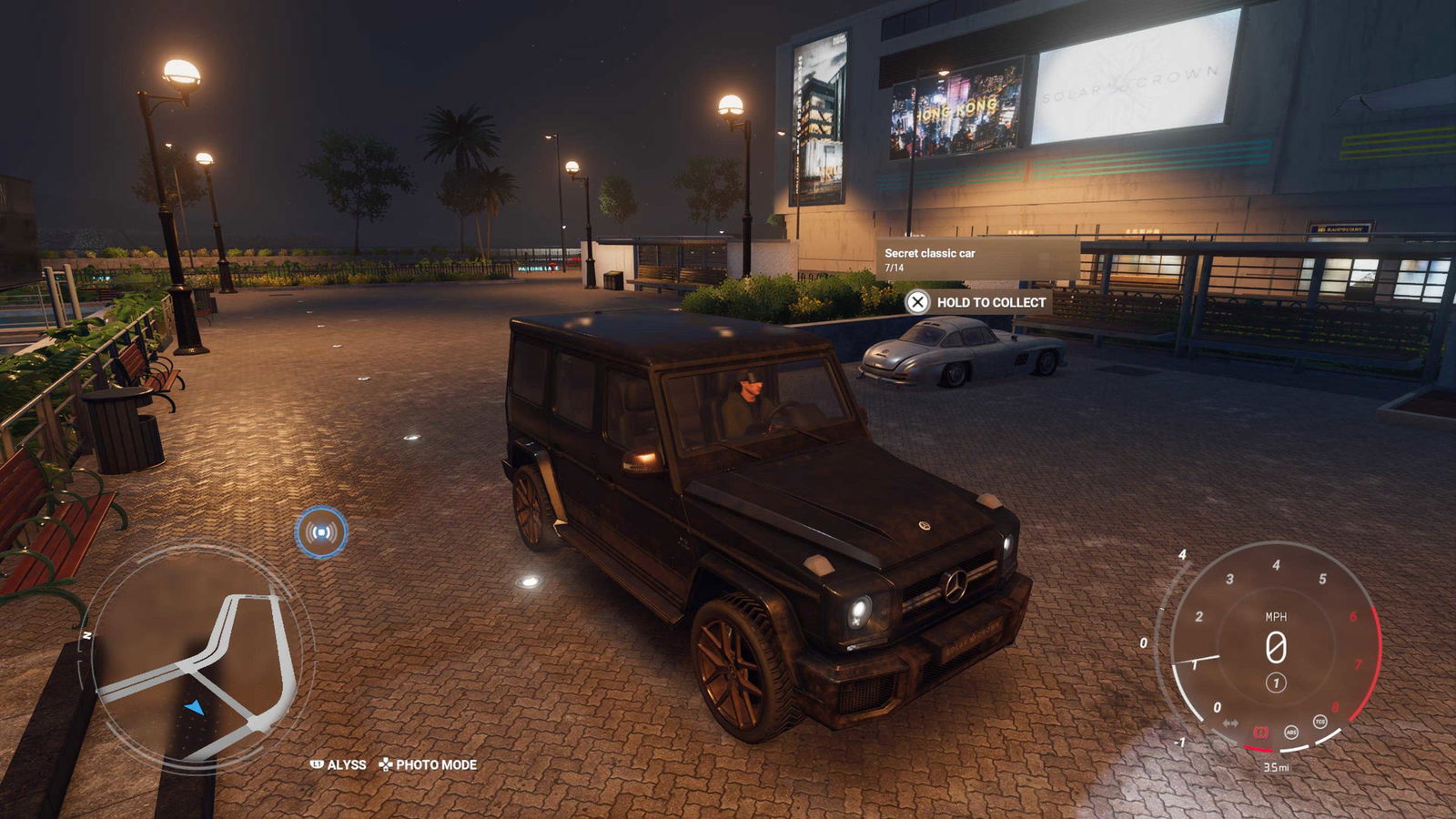Viewport: 1456px width, 819px height.
Task: Click the blue signal beacon icon
Action: click(321, 532)
